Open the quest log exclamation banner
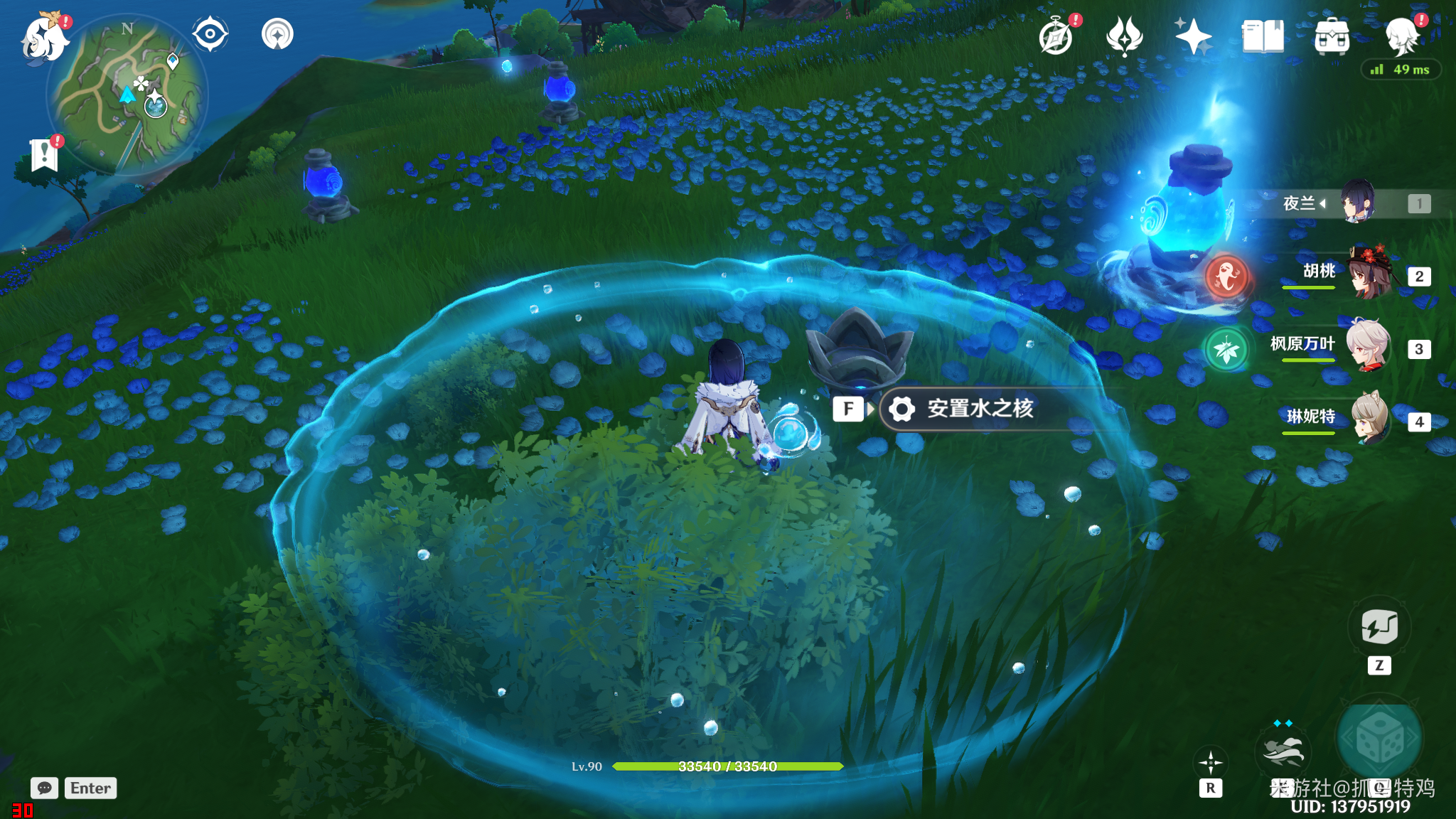Image resolution: width=1456 pixels, height=819 pixels. click(x=44, y=154)
